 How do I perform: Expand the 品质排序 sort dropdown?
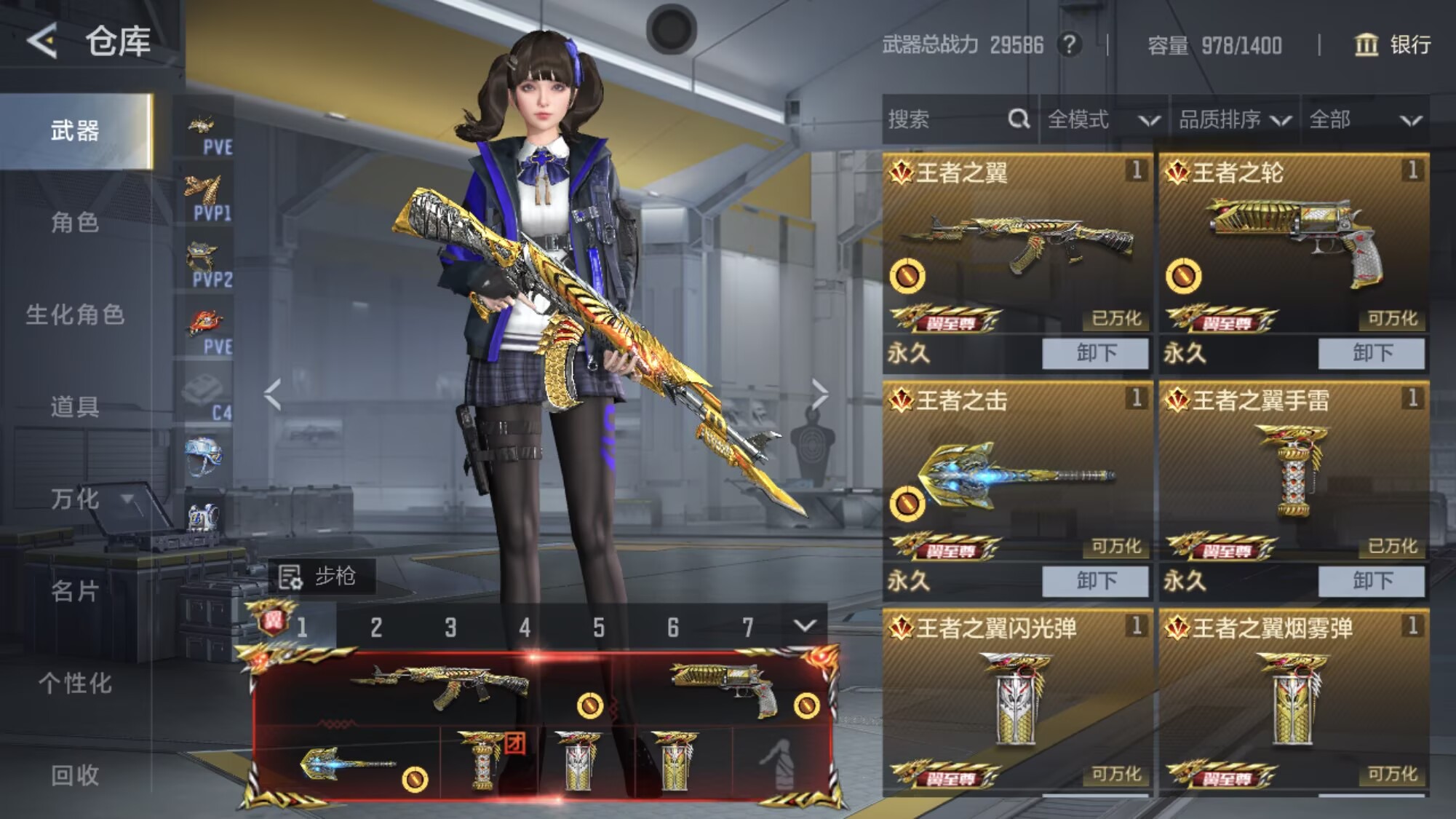[1234, 119]
